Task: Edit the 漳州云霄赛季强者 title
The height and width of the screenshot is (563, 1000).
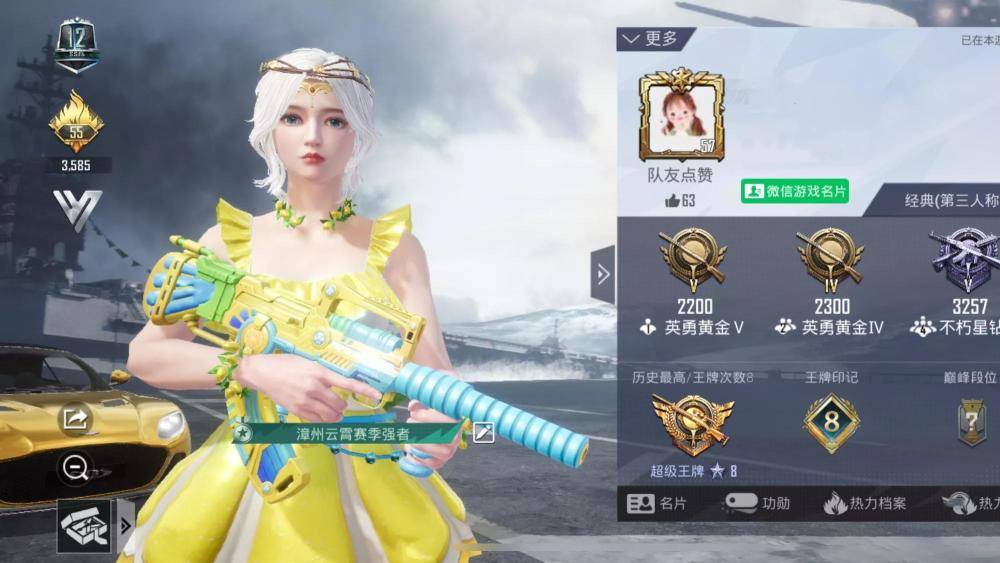Action: tap(483, 432)
